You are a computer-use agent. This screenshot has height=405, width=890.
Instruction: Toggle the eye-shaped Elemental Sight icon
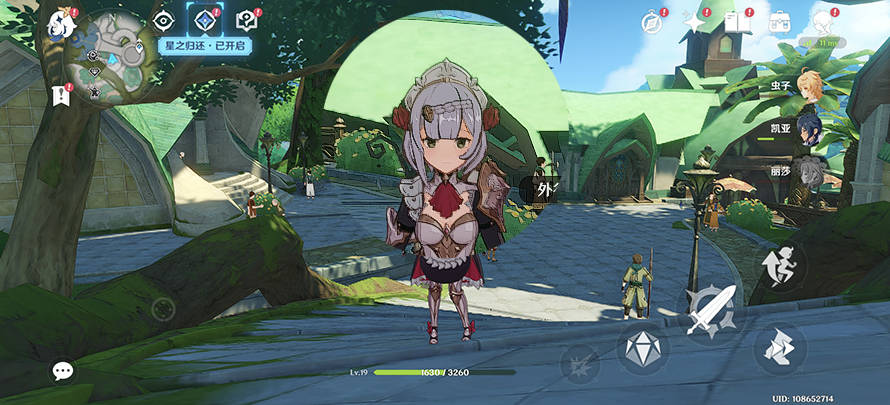pos(164,21)
